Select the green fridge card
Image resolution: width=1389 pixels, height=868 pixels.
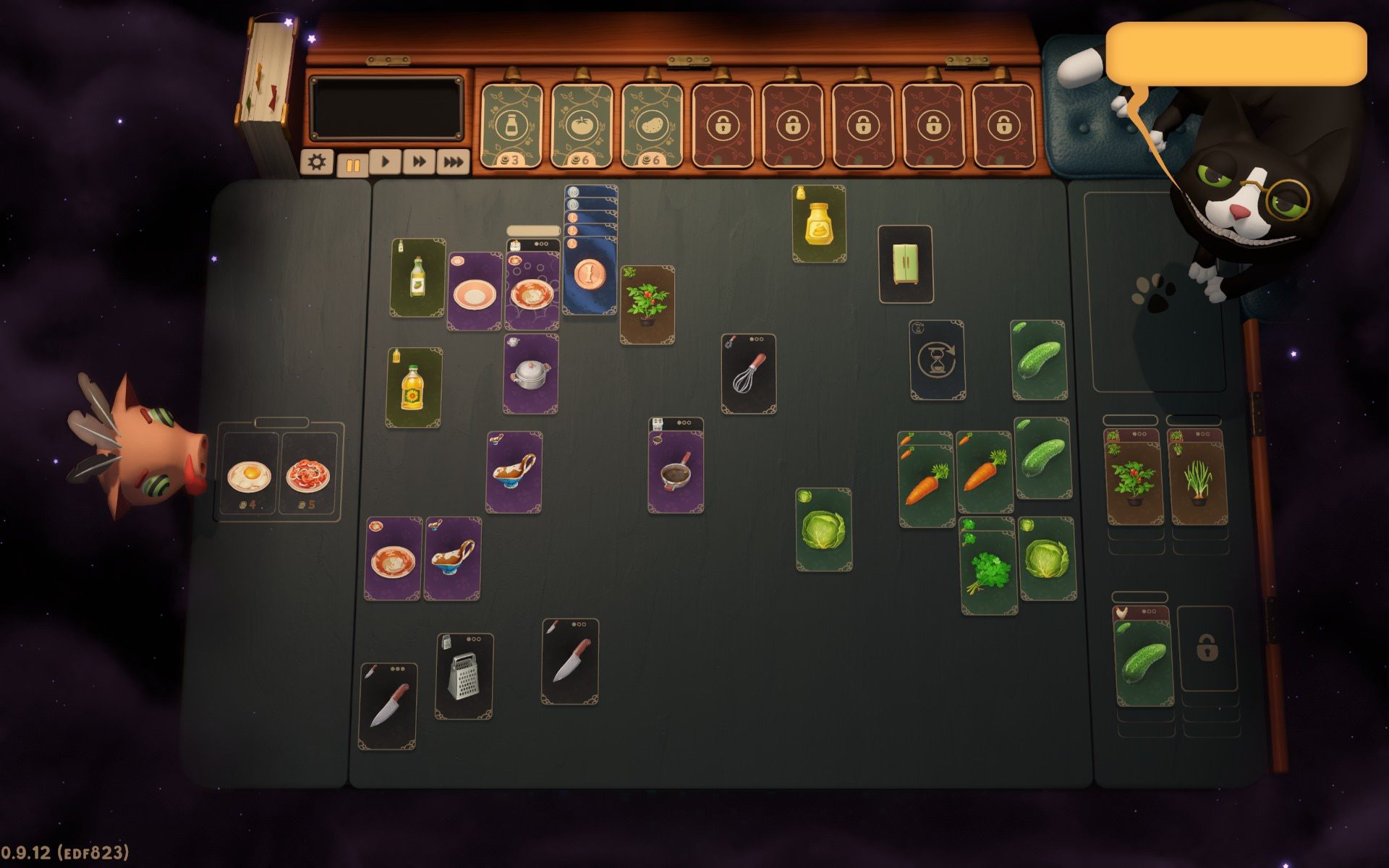[905, 265]
